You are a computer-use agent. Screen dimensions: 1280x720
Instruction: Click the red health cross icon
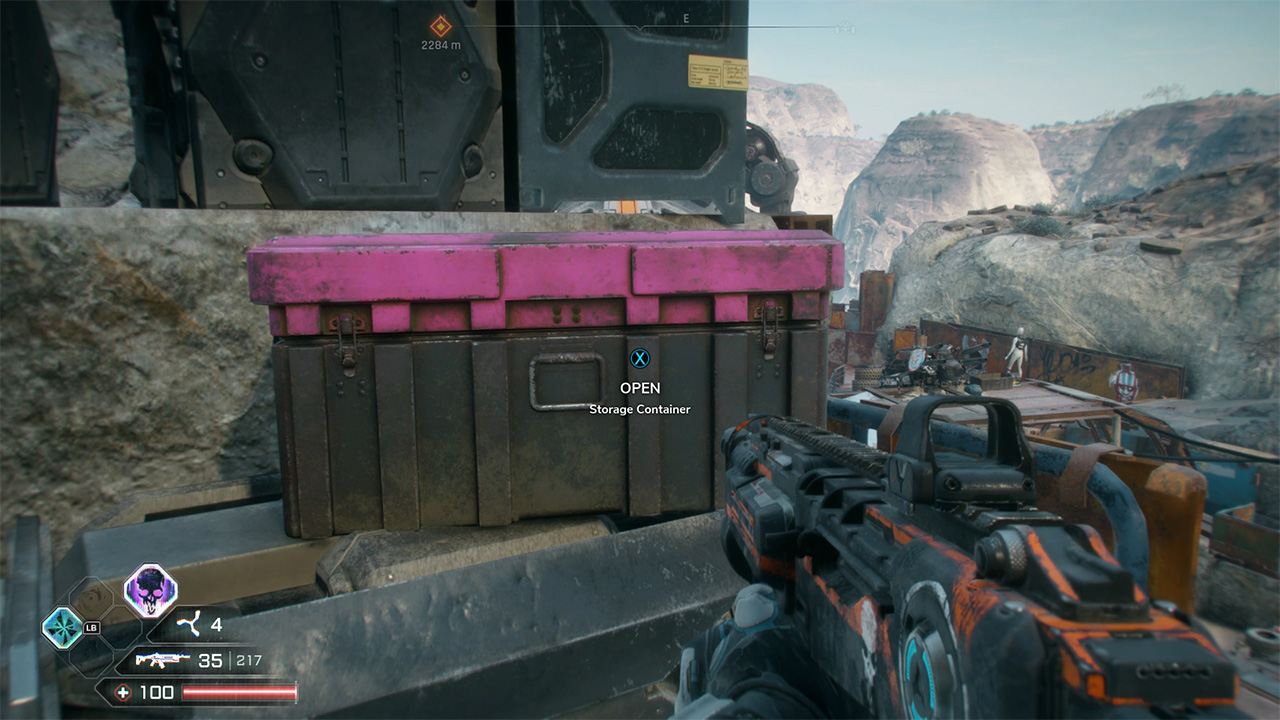(124, 691)
